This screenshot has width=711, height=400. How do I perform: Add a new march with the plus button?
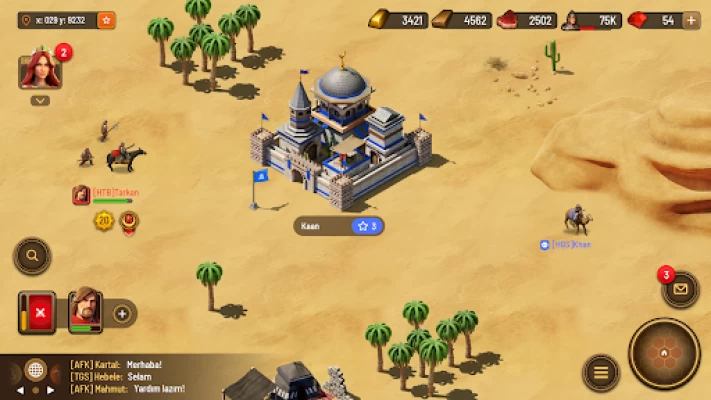(x=122, y=313)
